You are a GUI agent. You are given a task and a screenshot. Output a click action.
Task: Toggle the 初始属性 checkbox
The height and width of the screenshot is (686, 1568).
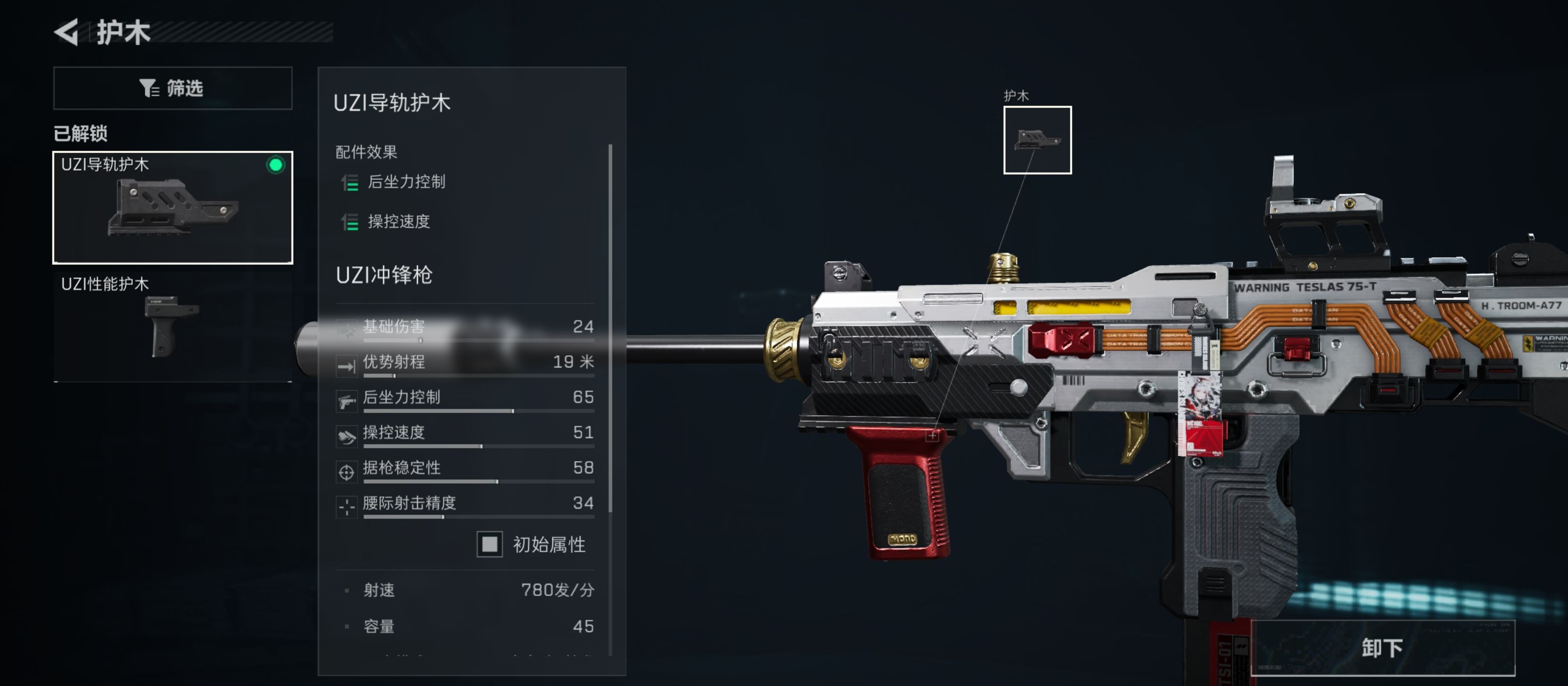click(490, 544)
